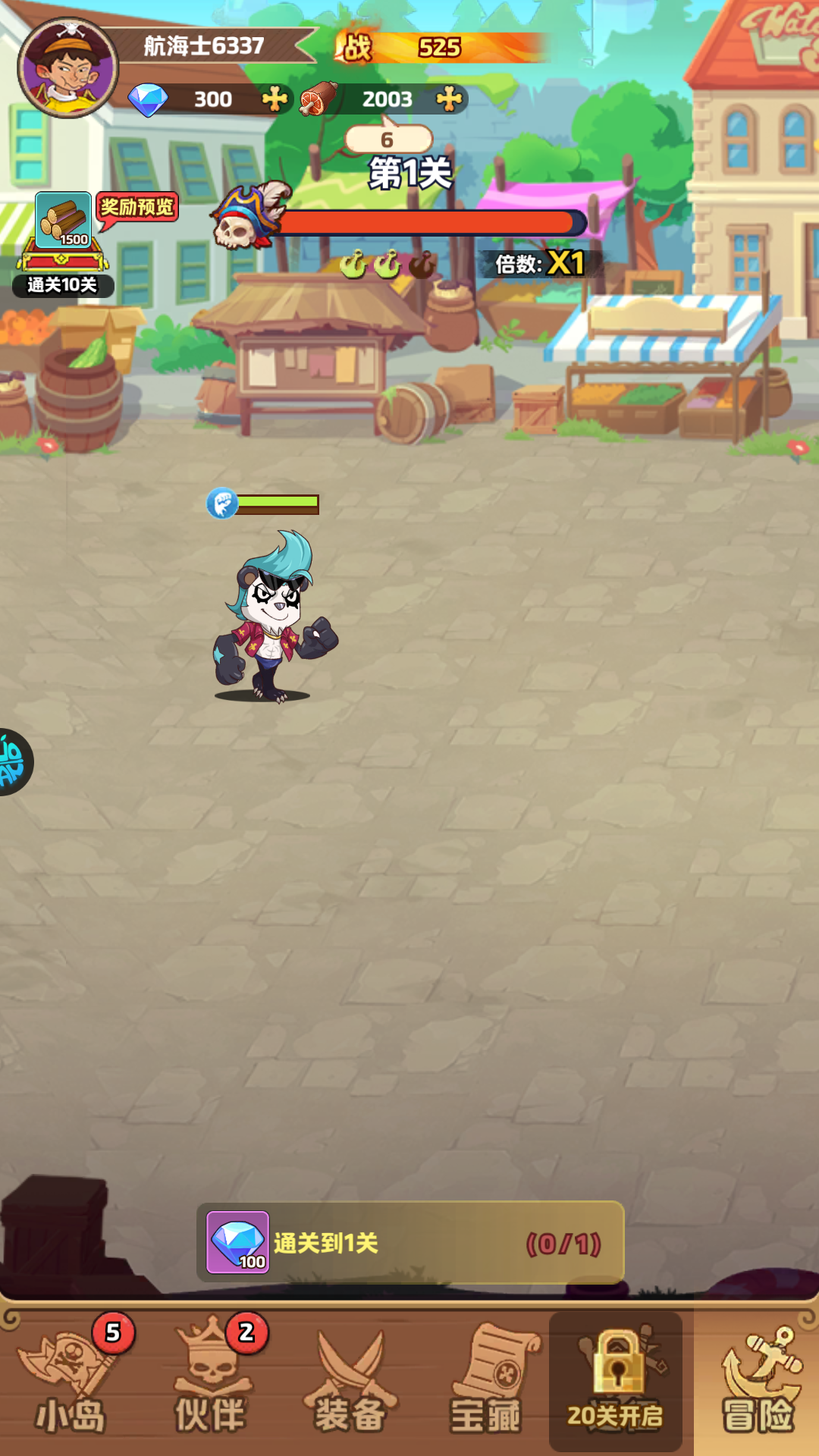
Task: Open the 奖励预览 reward preview
Action: [137, 208]
